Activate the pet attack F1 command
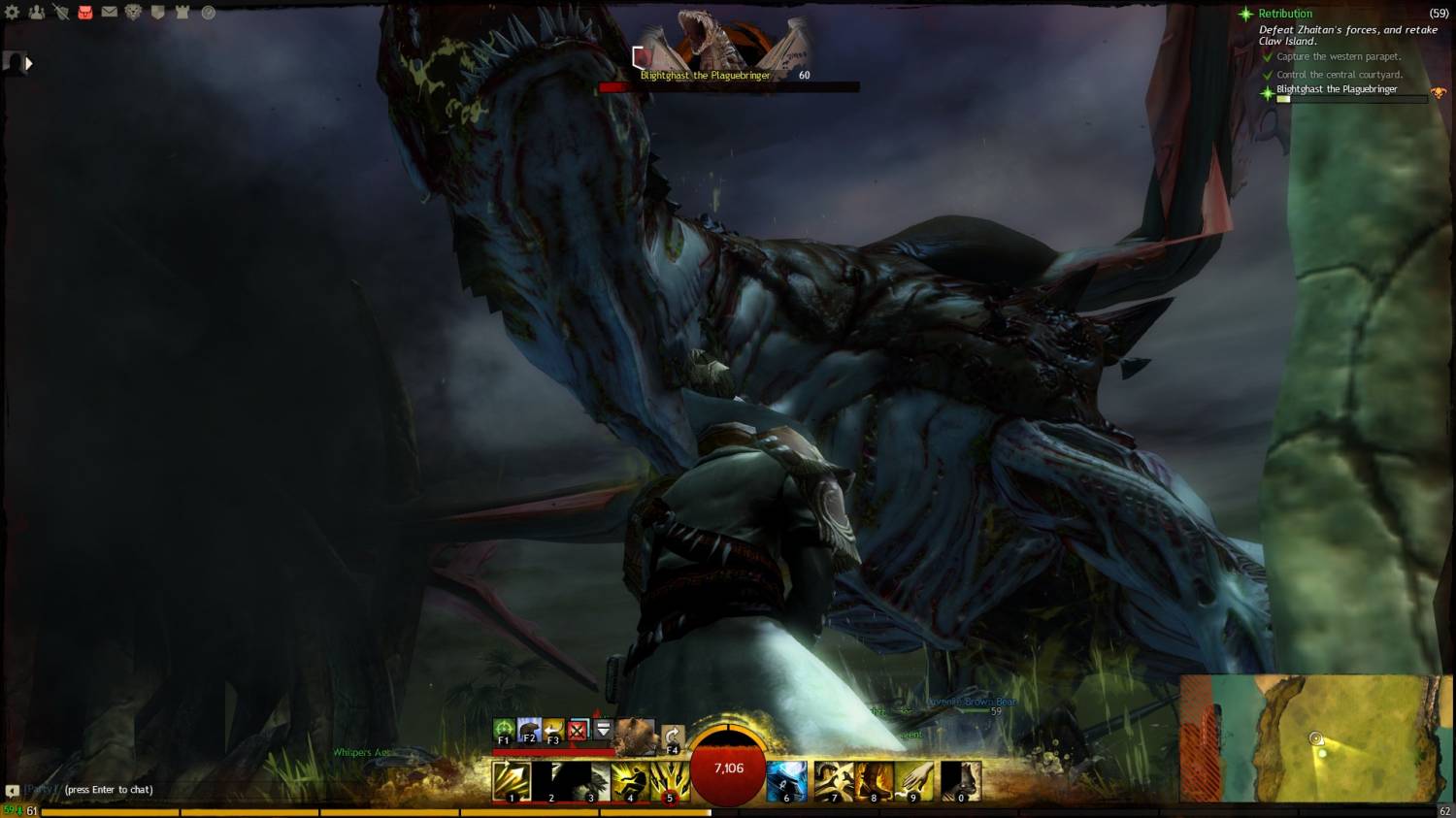Image resolution: width=1456 pixels, height=818 pixels. (503, 730)
